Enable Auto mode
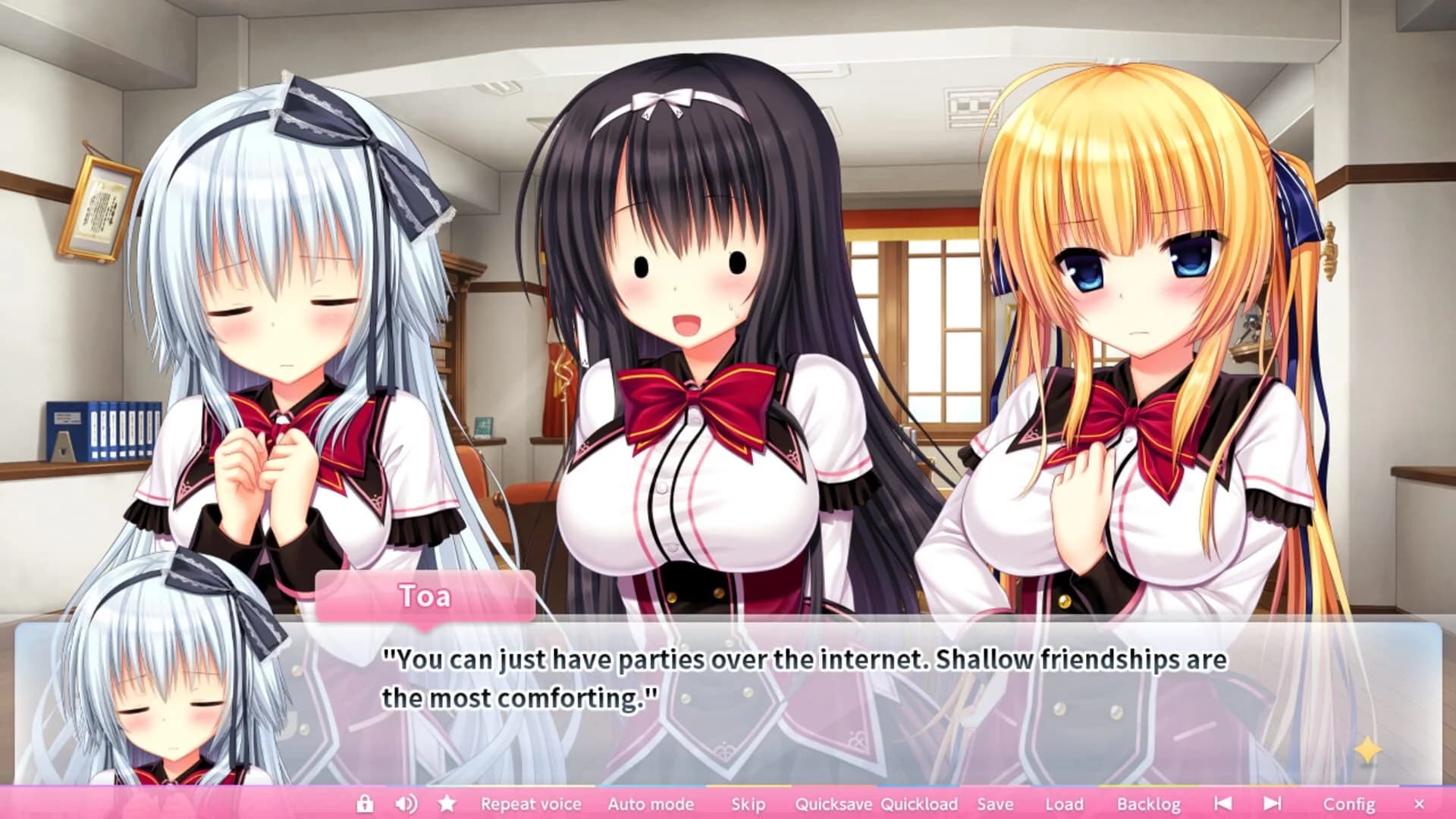Screen dimensions: 1456x819 click(651, 804)
